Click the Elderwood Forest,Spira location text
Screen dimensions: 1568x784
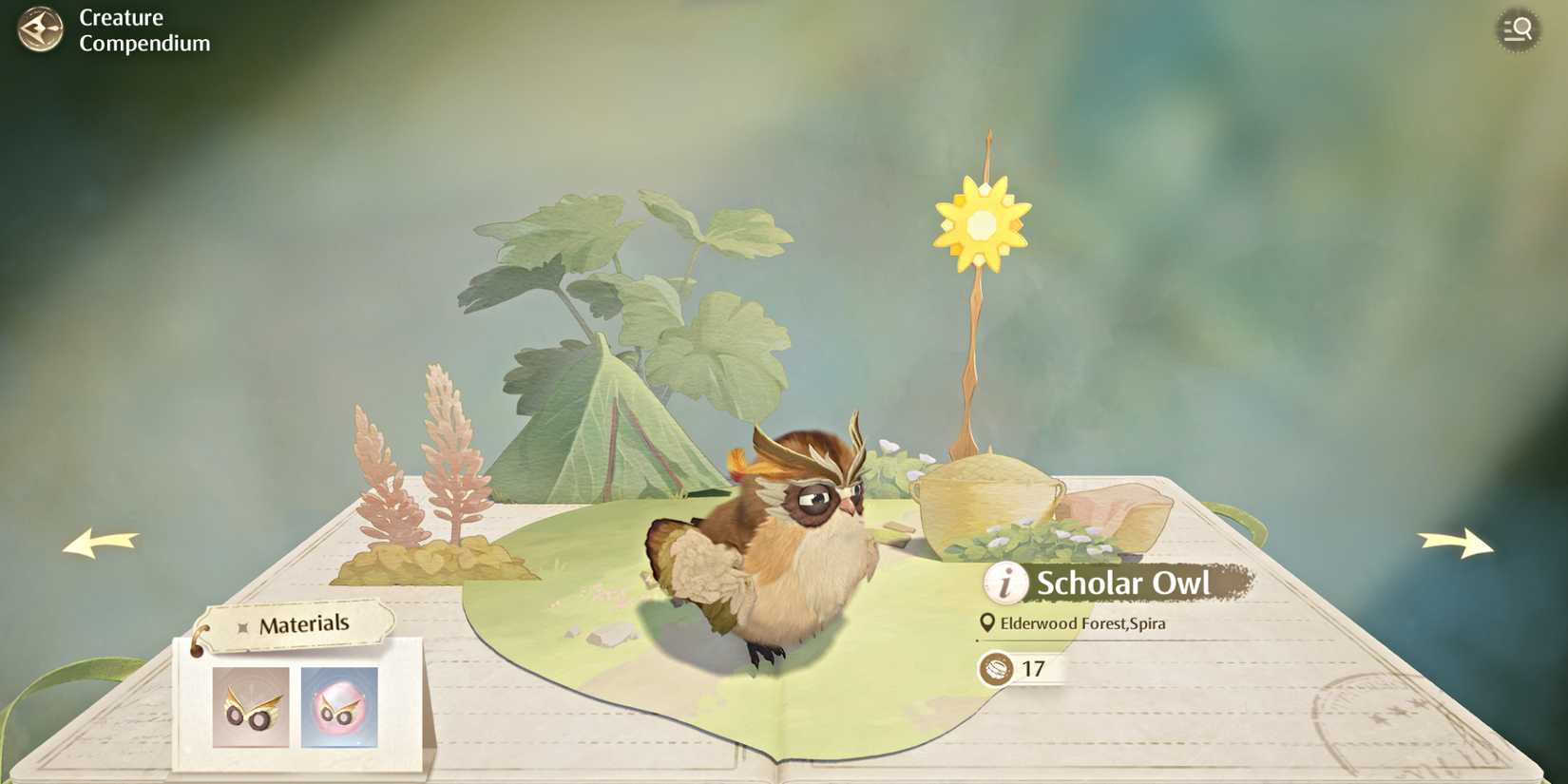click(1083, 624)
